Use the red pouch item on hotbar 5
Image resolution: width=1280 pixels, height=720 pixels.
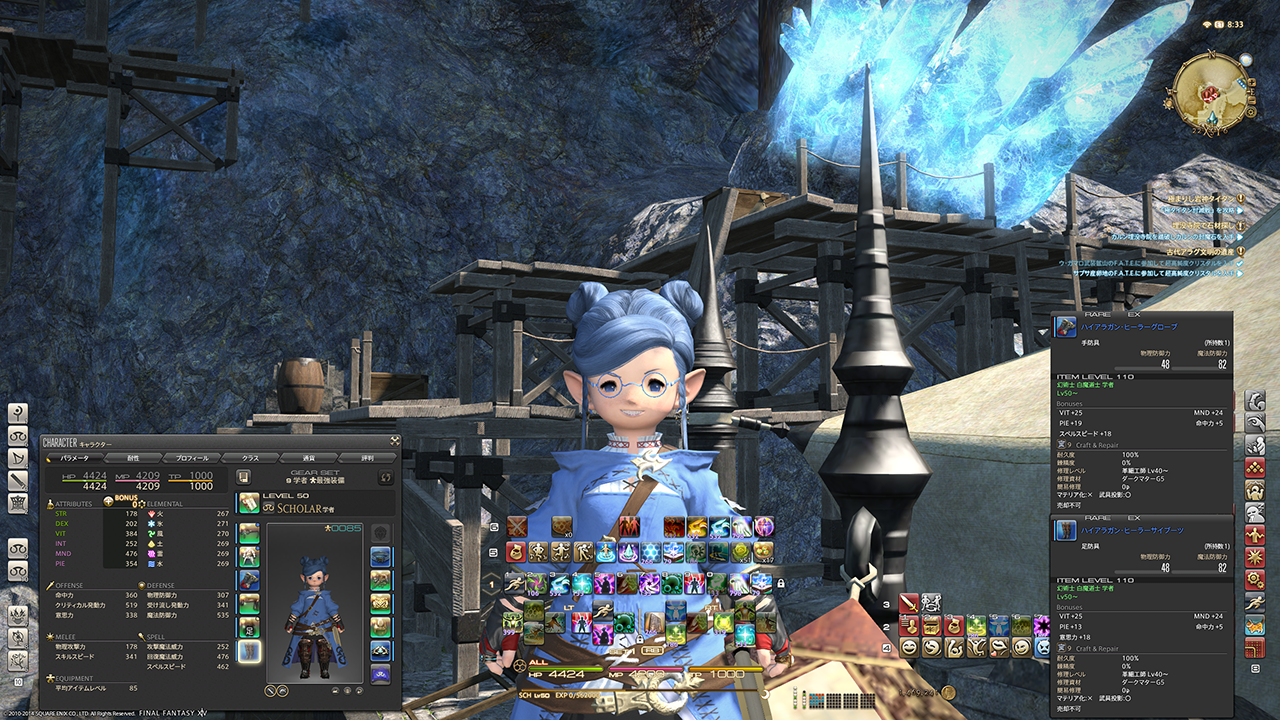tap(516, 552)
